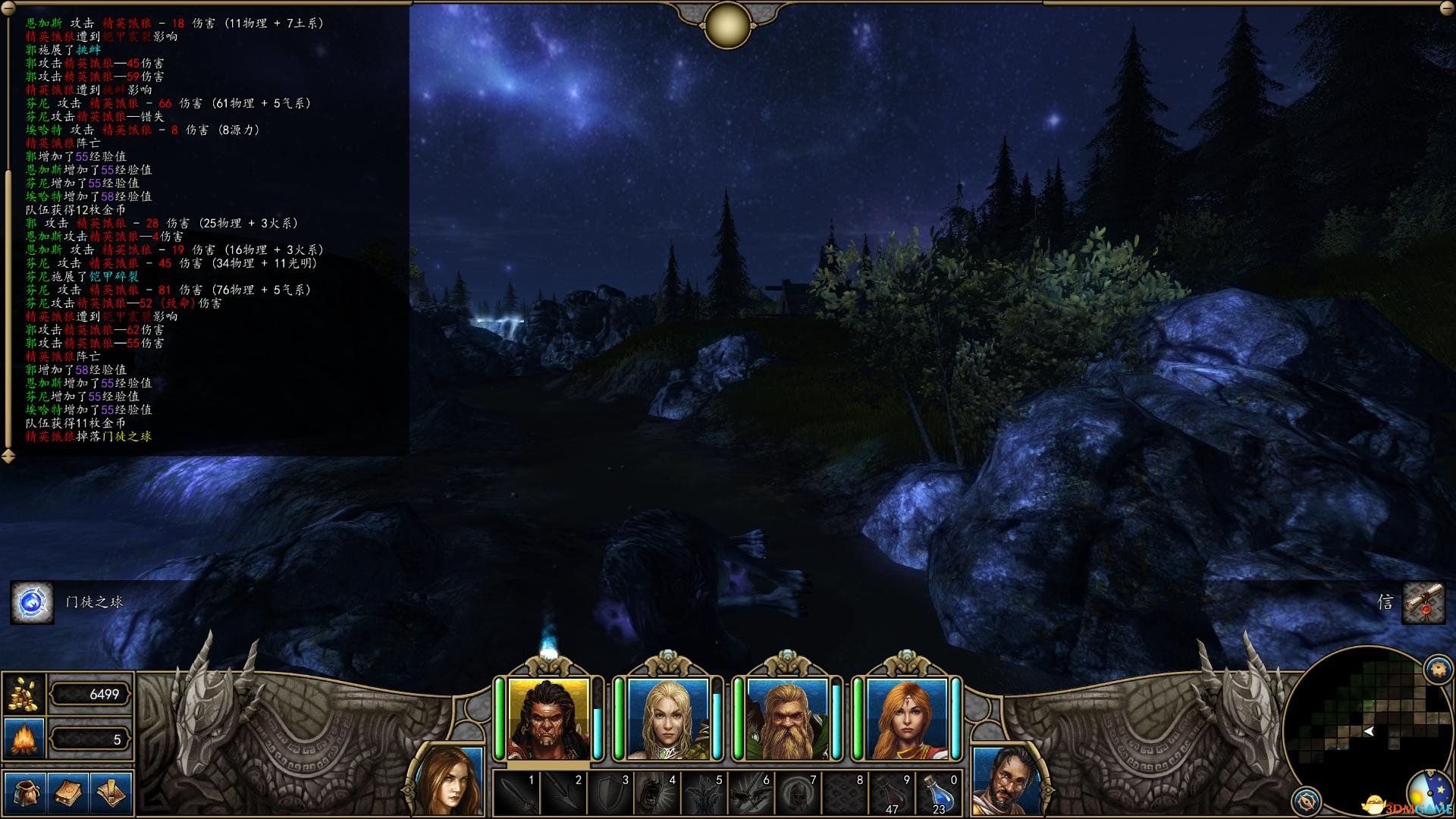The image size is (1456, 819).
Task: Choose the bearded dwarf party portrait
Action: pyautogui.click(x=786, y=719)
